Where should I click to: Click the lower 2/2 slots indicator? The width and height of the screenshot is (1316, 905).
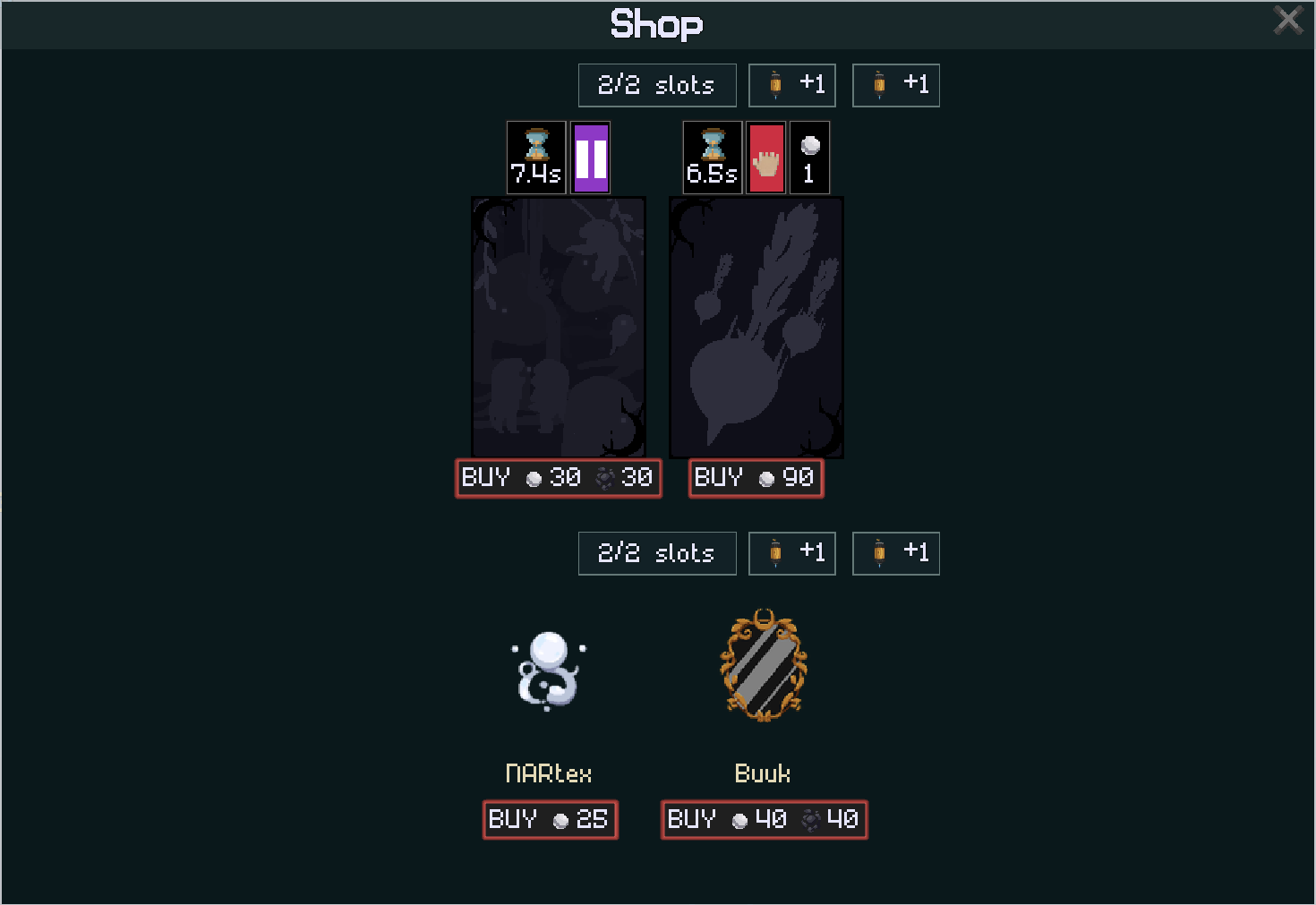656,552
